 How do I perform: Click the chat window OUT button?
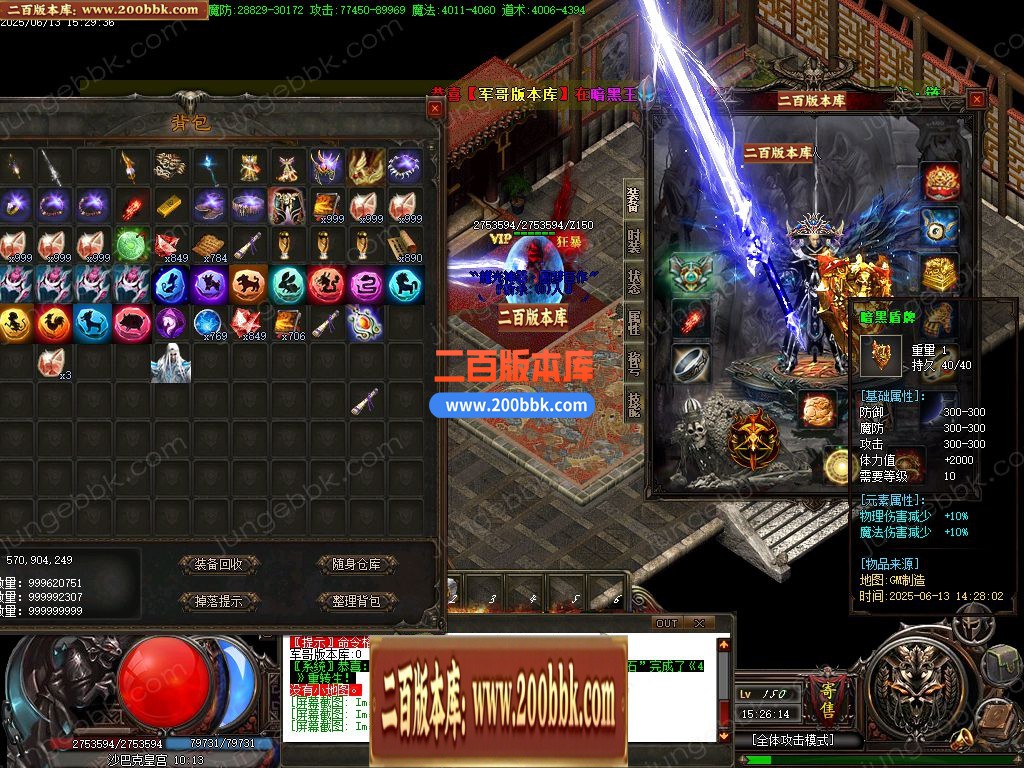[667, 623]
